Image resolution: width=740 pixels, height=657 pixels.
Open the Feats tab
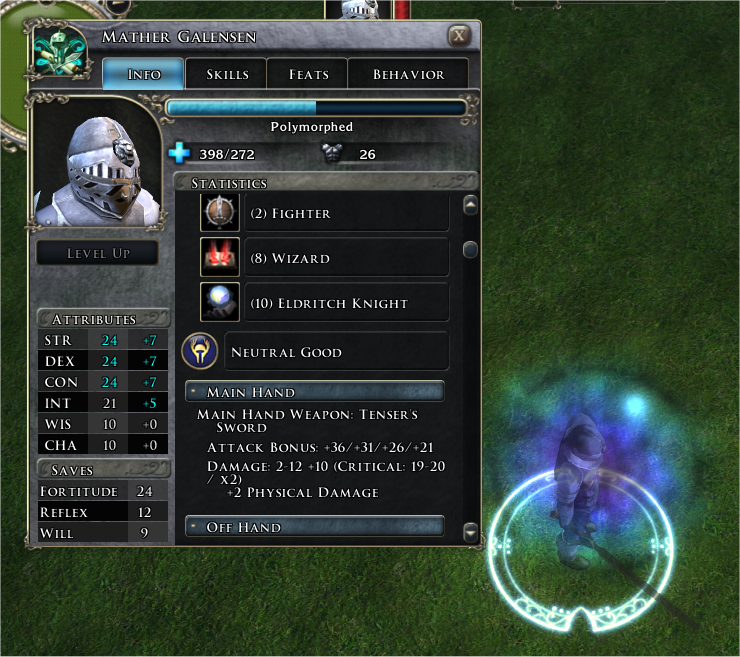[x=308, y=75]
